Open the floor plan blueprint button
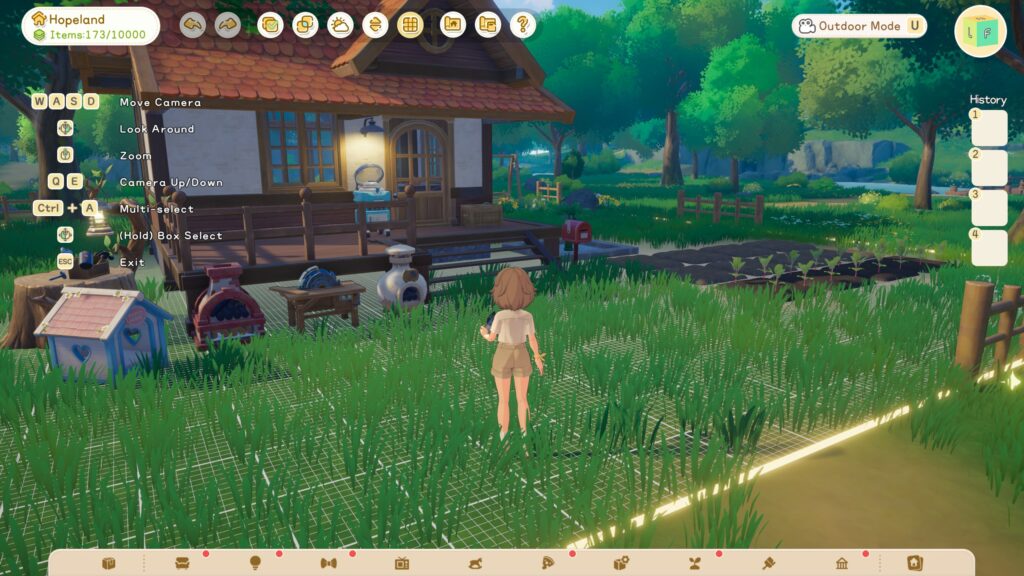The width and height of the screenshot is (1024, 576). 488,25
